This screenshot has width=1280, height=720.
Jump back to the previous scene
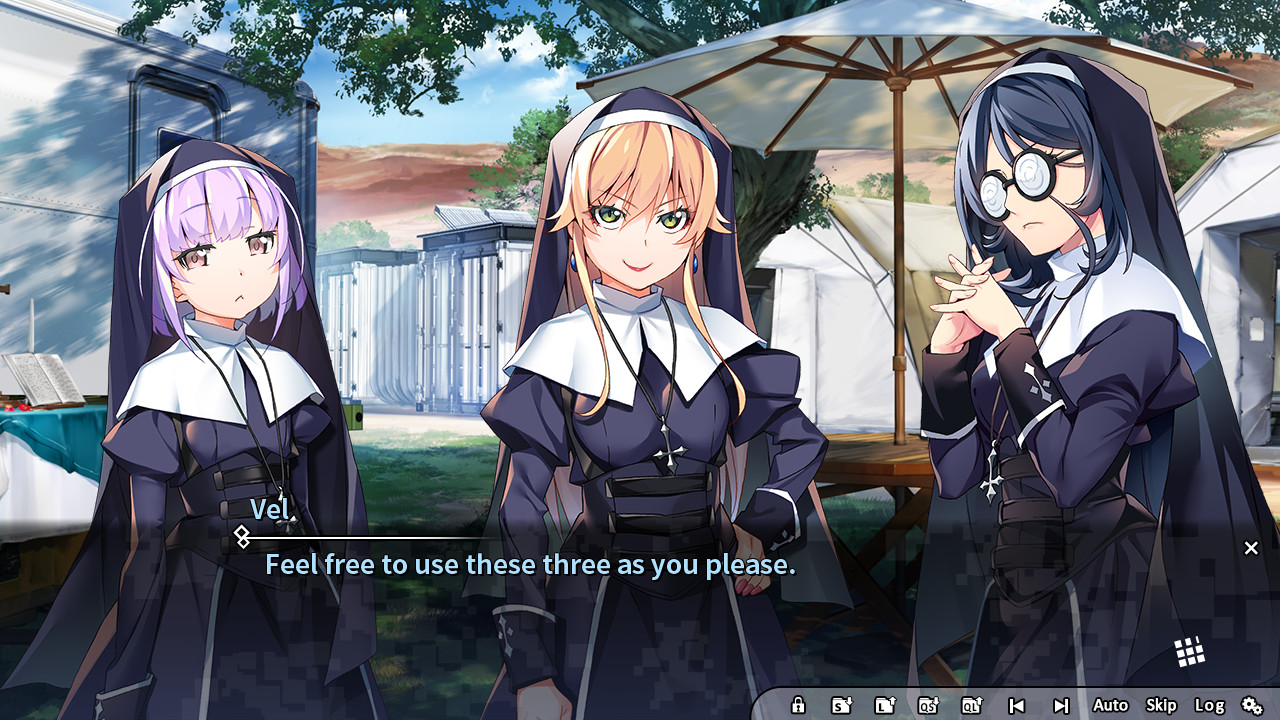click(x=1016, y=705)
